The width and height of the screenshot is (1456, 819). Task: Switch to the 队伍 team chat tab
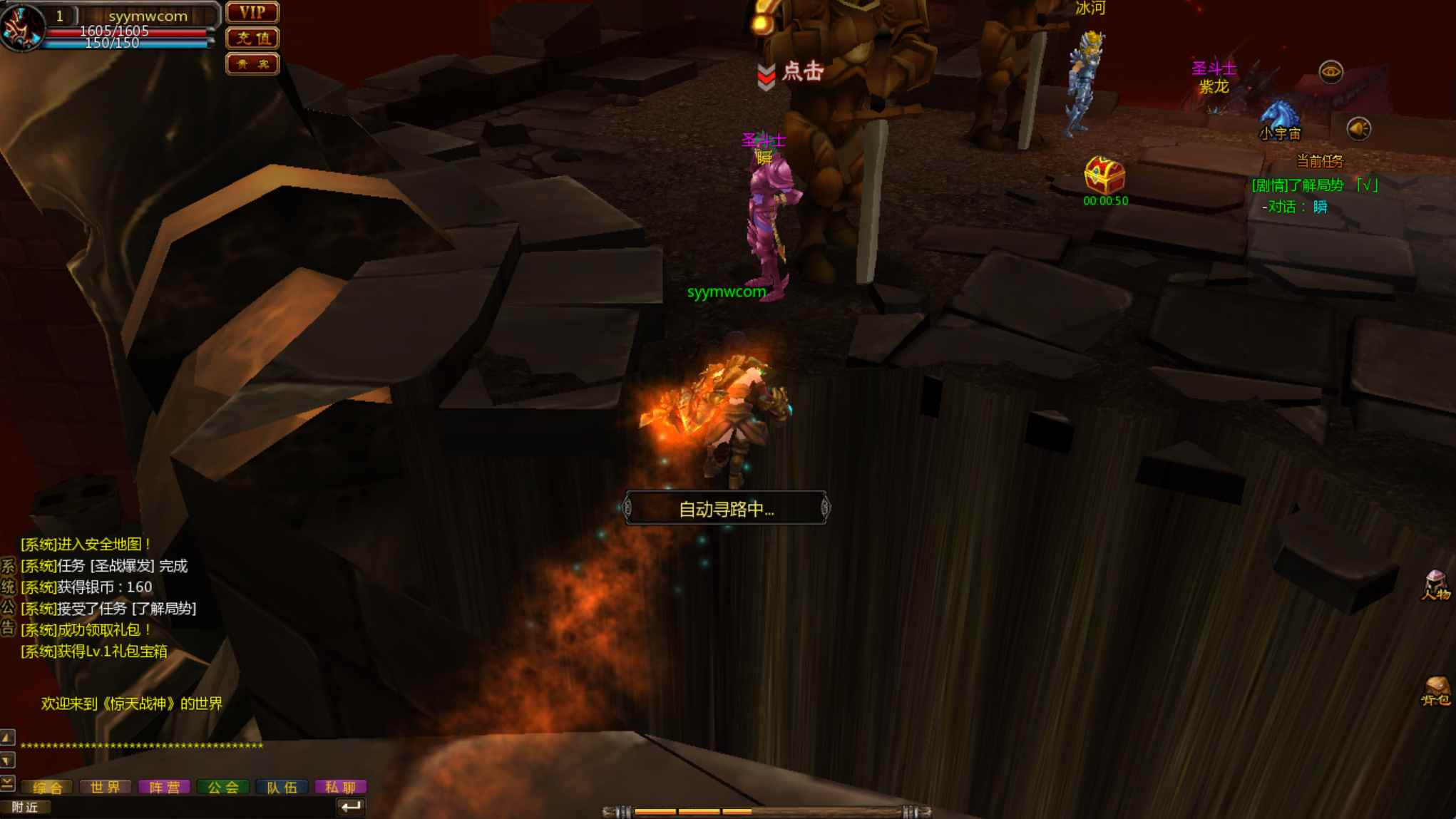pyautogui.click(x=282, y=787)
